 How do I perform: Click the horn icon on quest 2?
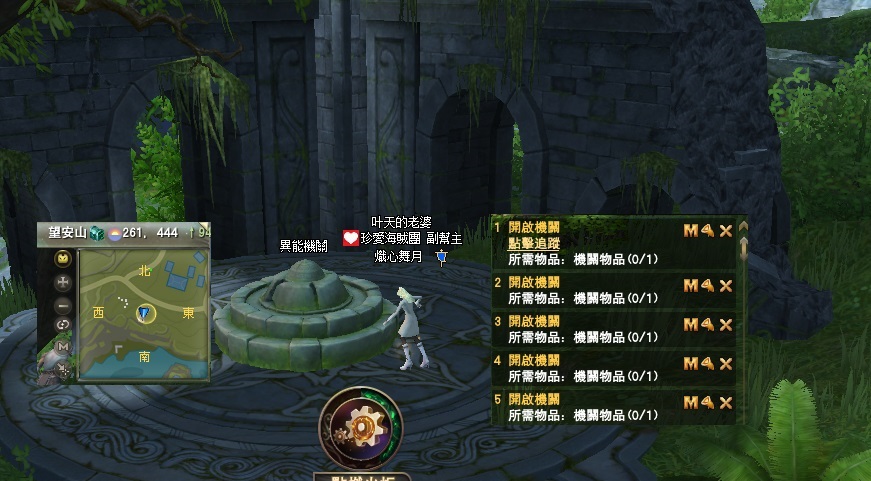[708, 286]
